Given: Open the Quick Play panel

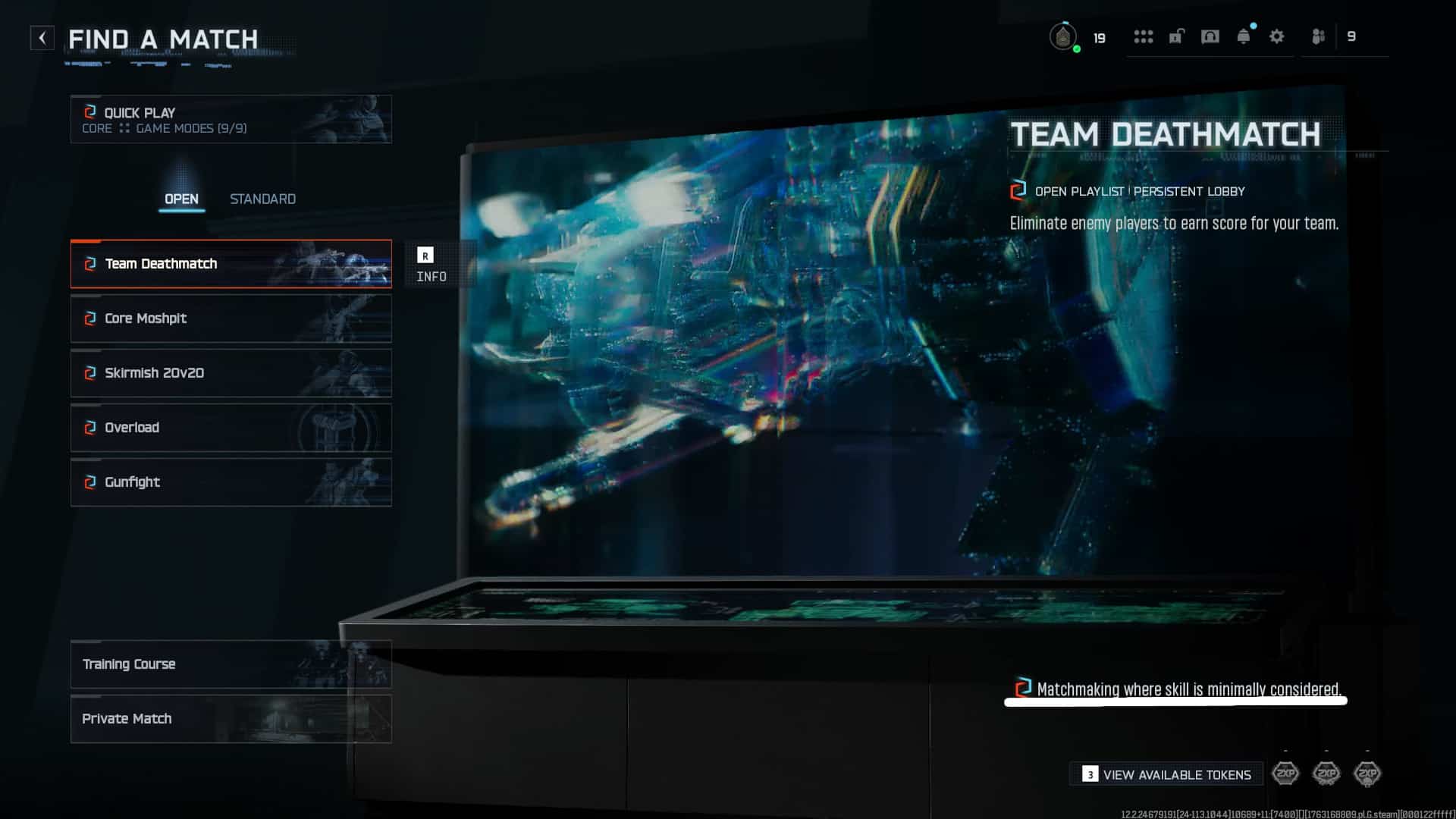Looking at the screenshot, I should point(231,119).
